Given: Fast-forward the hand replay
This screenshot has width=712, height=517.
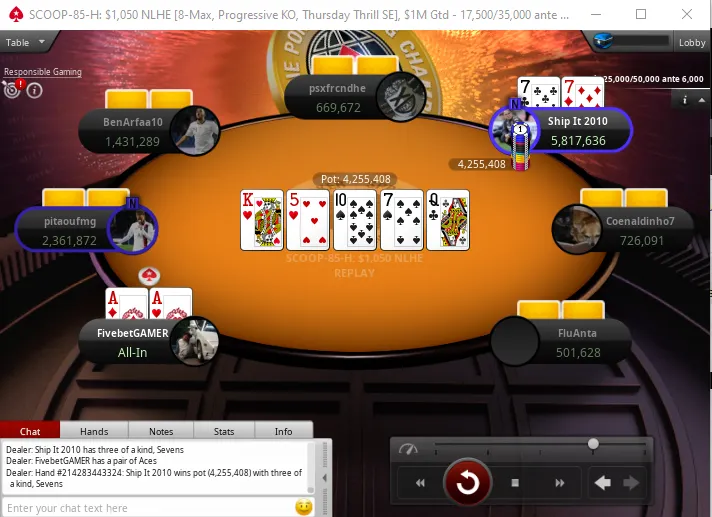Looking at the screenshot, I should (x=559, y=484).
